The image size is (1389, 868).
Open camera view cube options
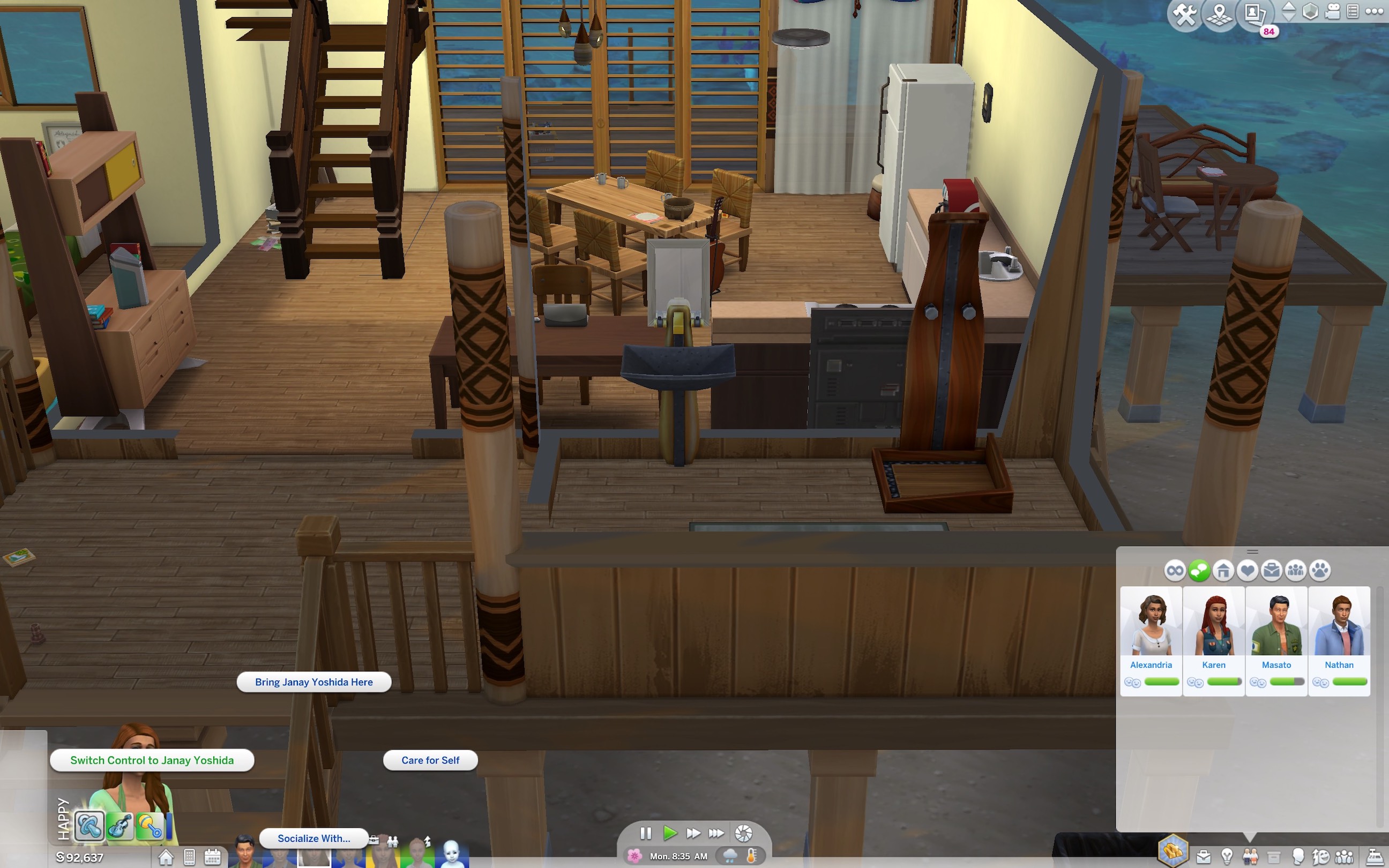pos(1311,11)
